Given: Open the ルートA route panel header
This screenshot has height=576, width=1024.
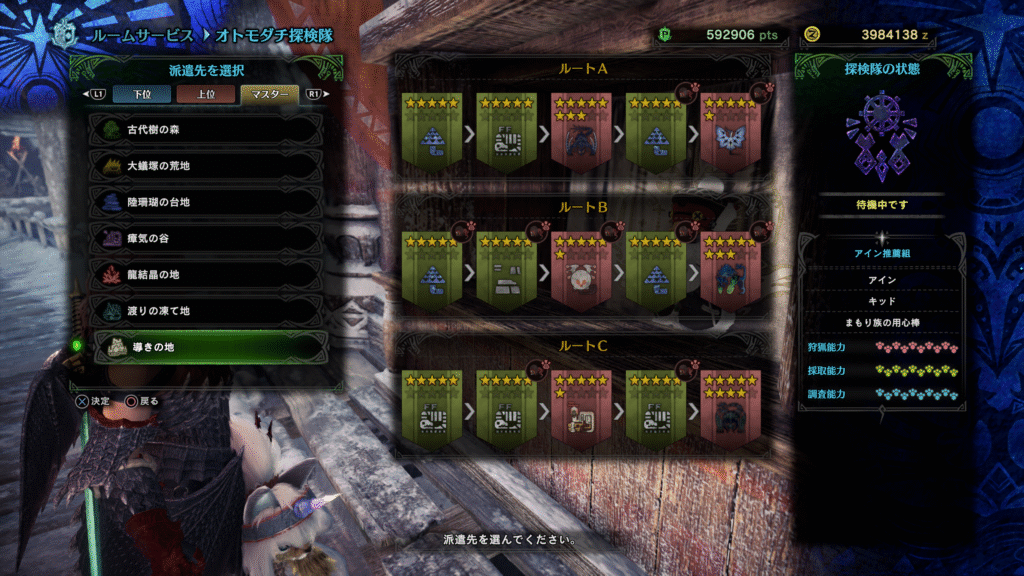Looking at the screenshot, I should click(x=582, y=68).
